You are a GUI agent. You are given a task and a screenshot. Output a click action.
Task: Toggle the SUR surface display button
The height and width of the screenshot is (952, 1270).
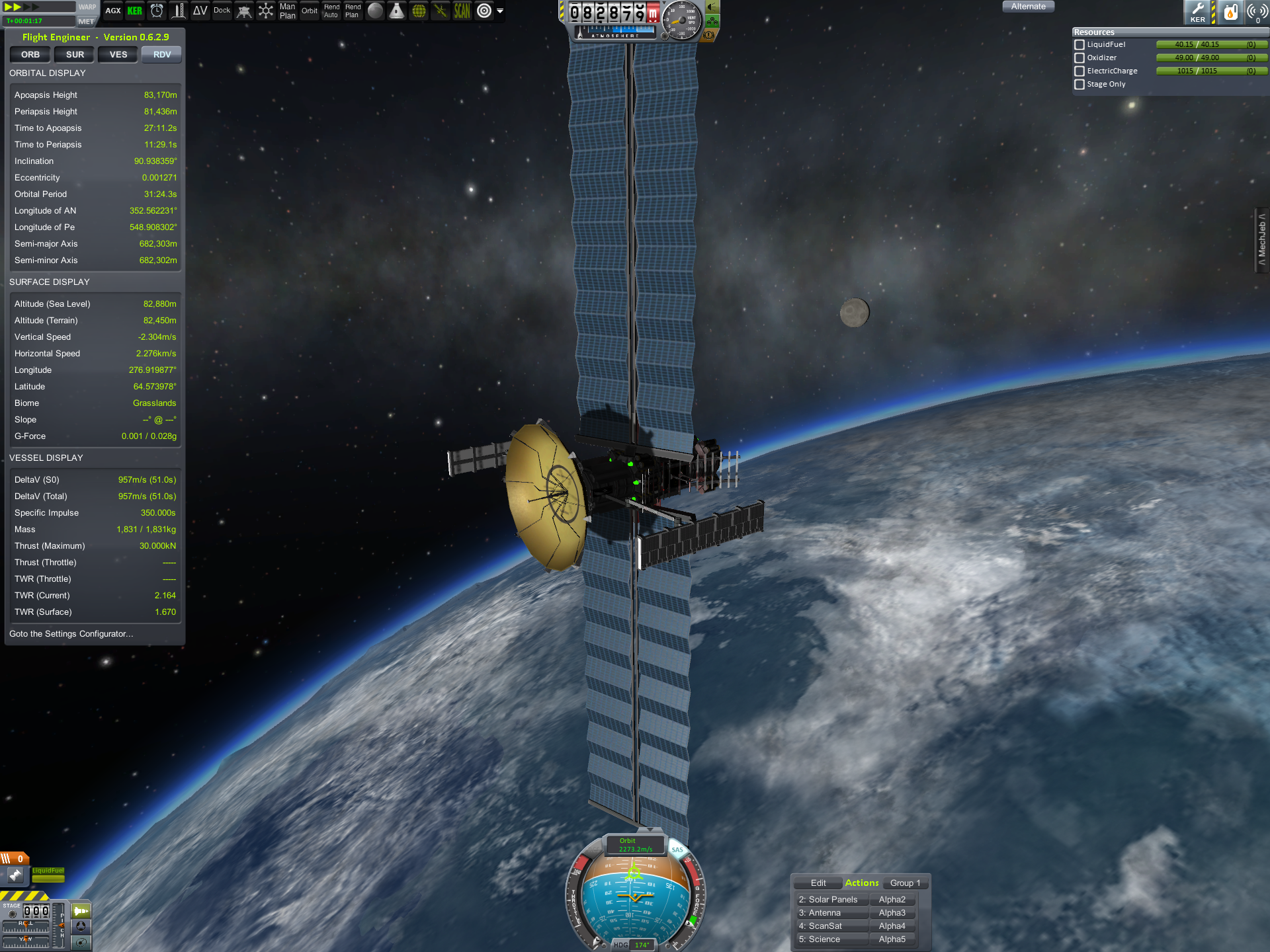75,55
